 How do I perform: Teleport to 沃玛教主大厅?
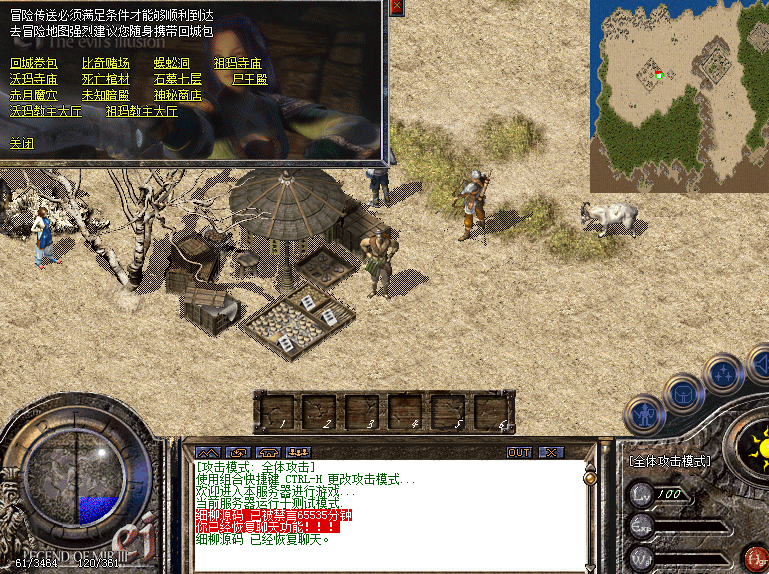(46, 111)
